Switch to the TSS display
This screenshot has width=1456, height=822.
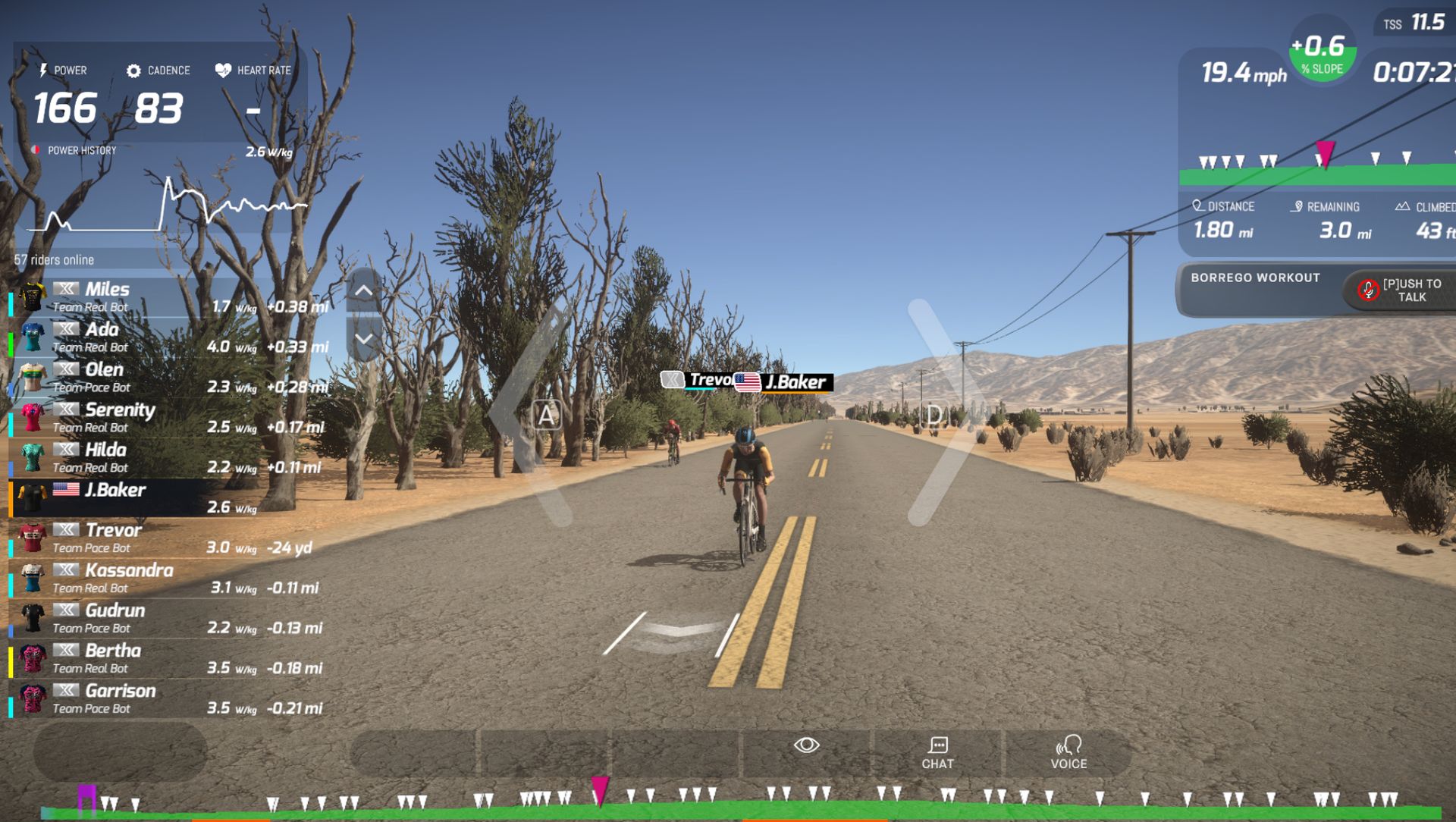[1412, 24]
